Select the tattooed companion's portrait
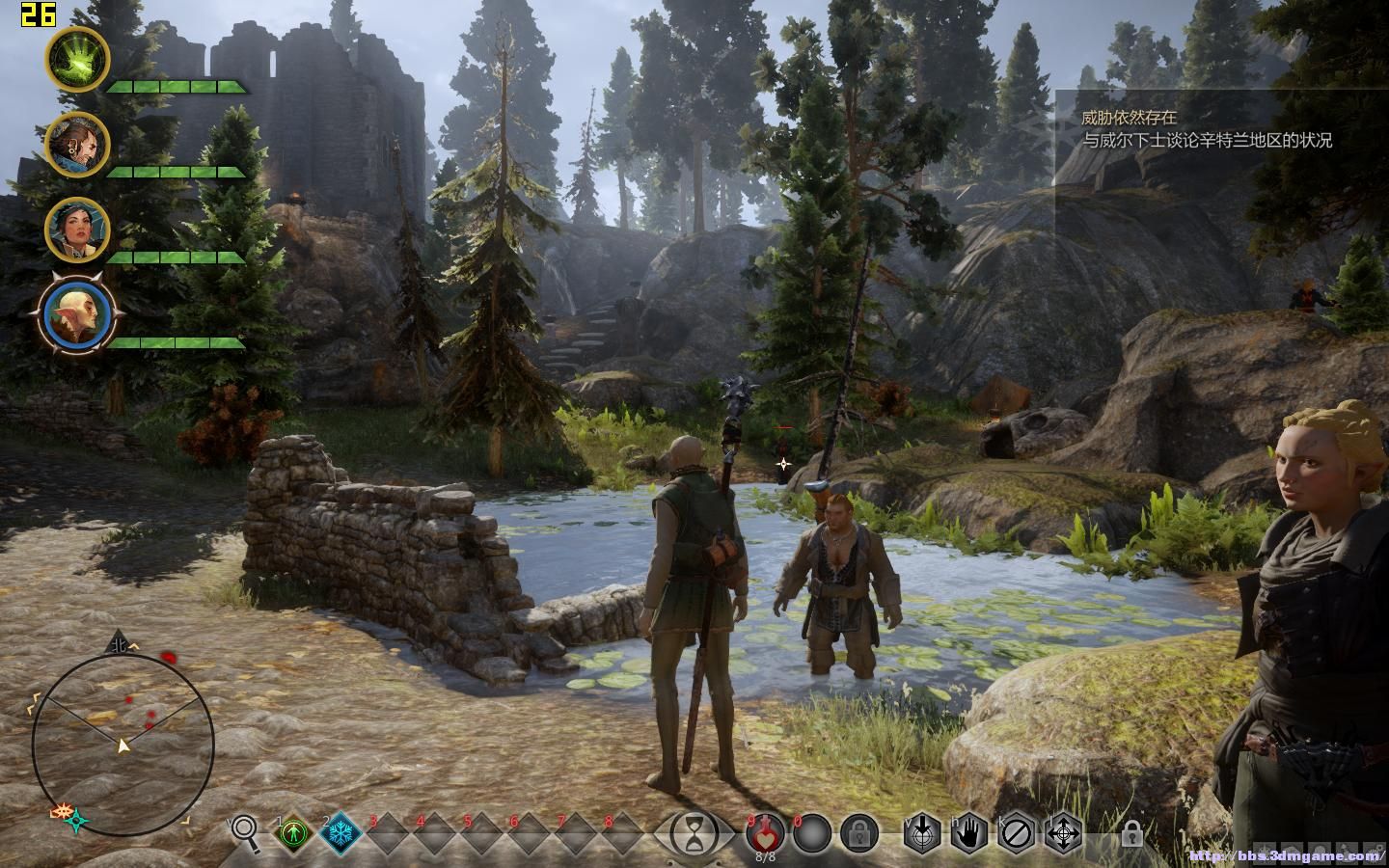This screenshot has width=1389, height=868. (x=77, y=144)
